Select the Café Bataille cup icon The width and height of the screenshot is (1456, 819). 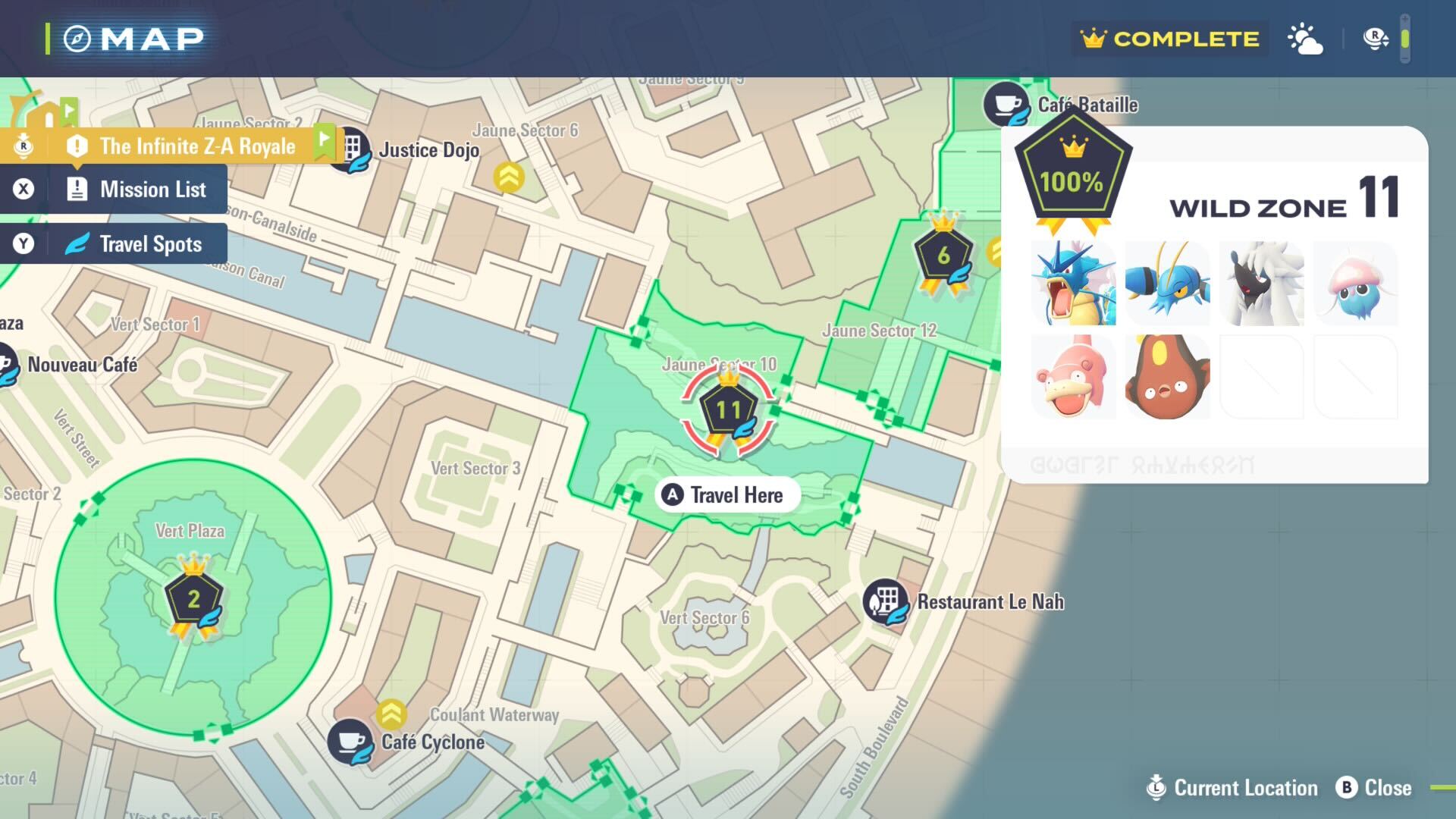coord(1006,105)
